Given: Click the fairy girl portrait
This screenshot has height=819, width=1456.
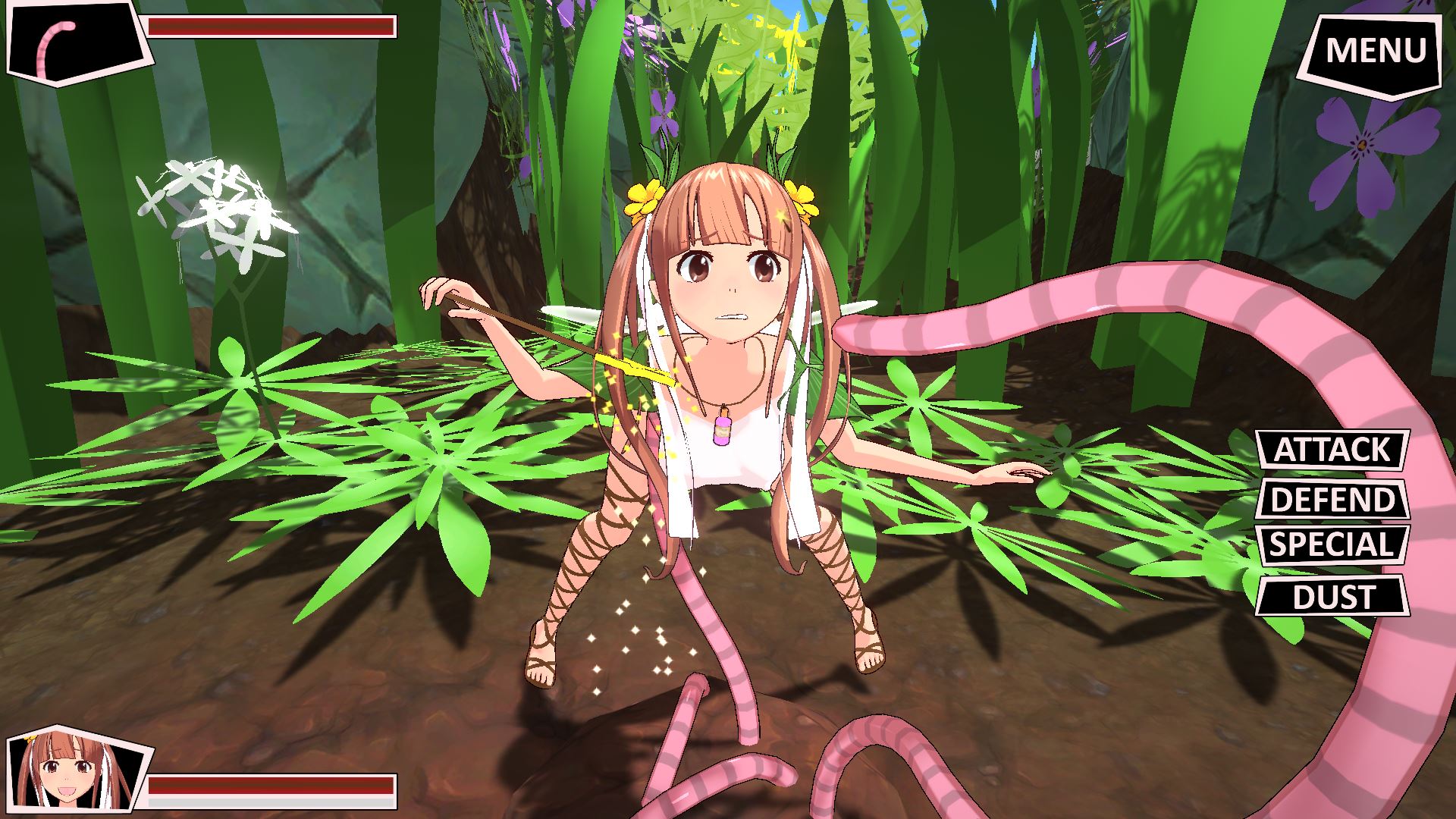Looking at the screenshot, I should [74, 772].
